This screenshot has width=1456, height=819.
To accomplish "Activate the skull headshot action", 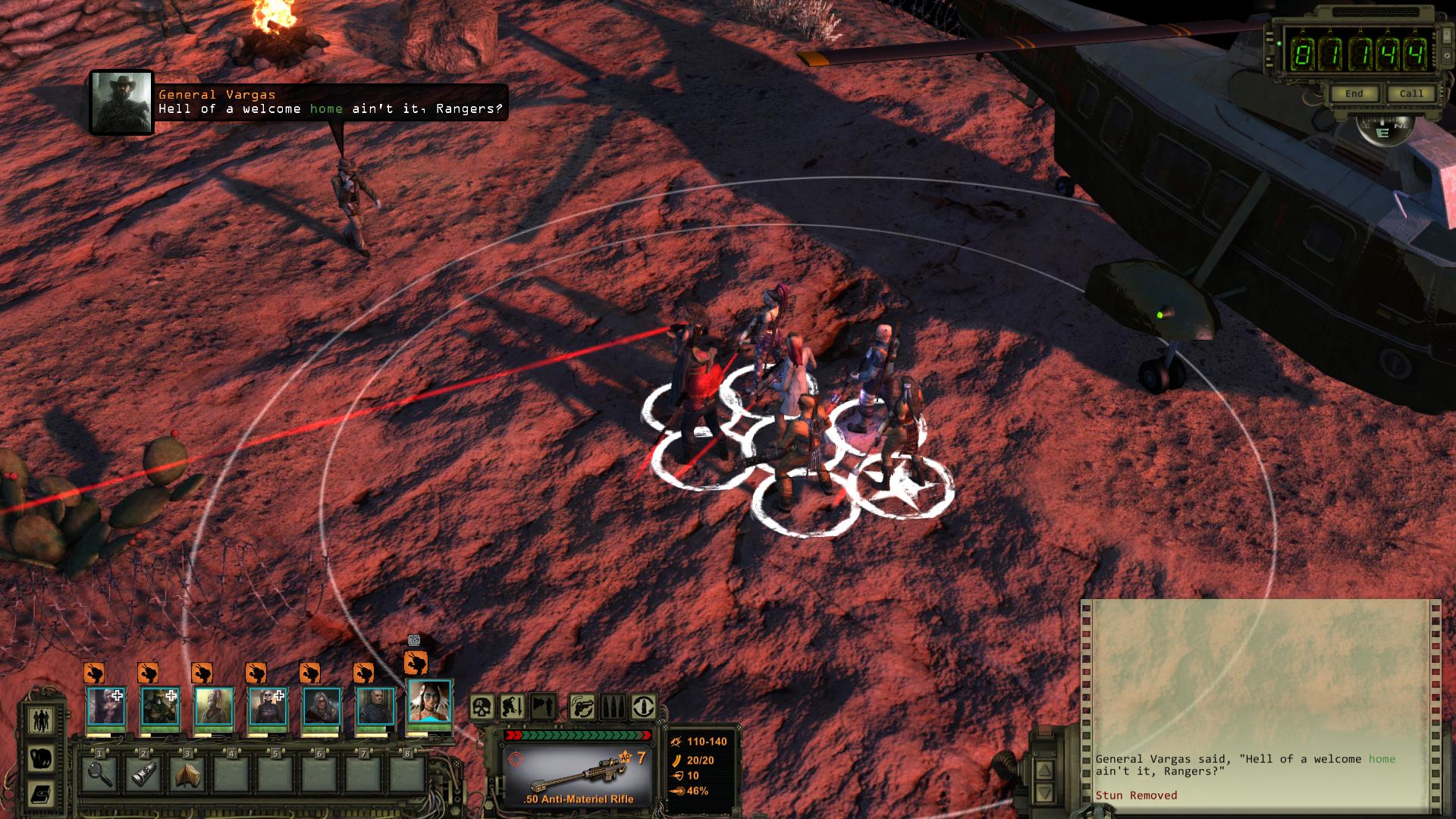I will tap(482, 708).
